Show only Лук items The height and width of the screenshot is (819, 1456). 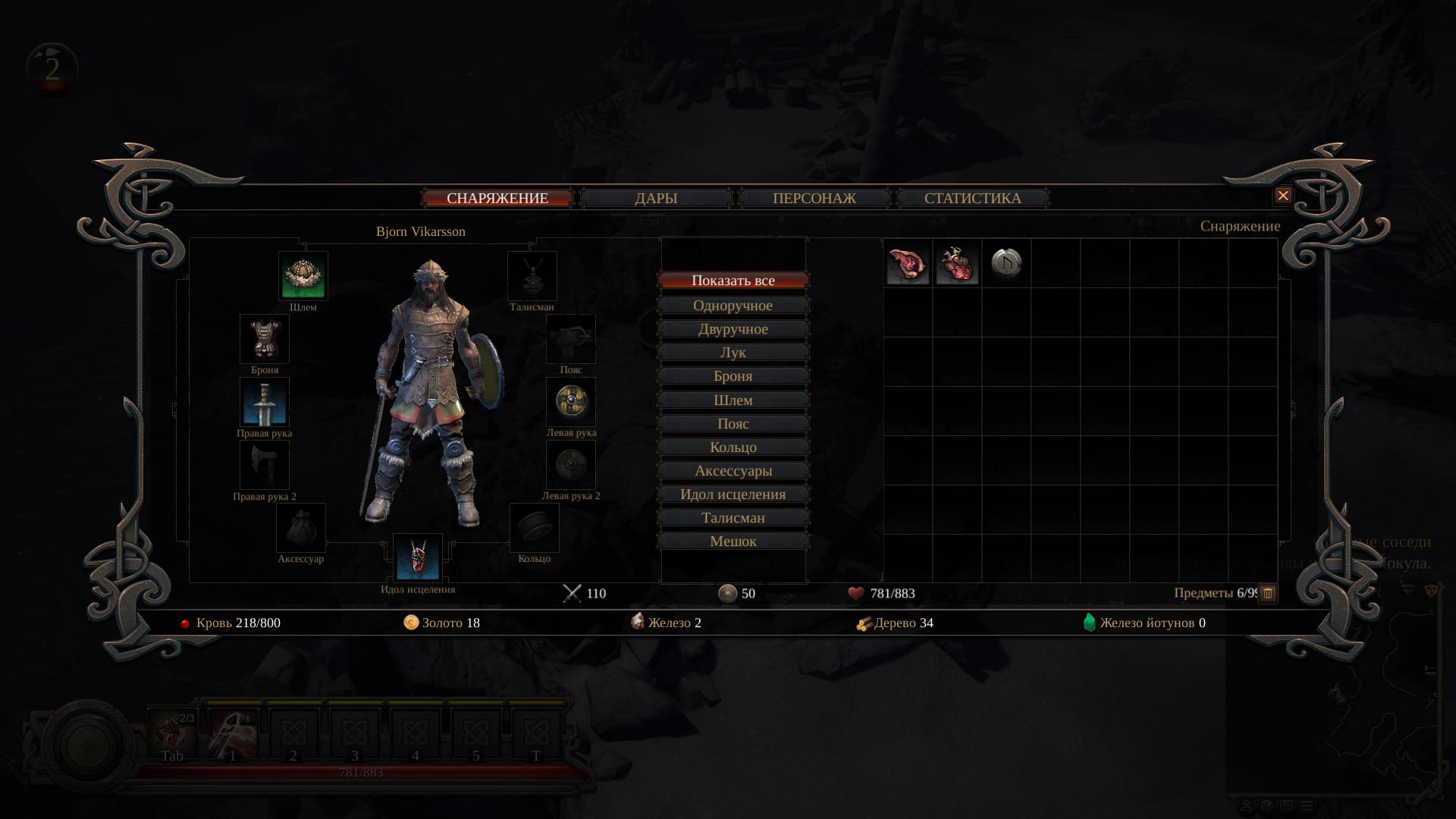click(x=733, y=353)
